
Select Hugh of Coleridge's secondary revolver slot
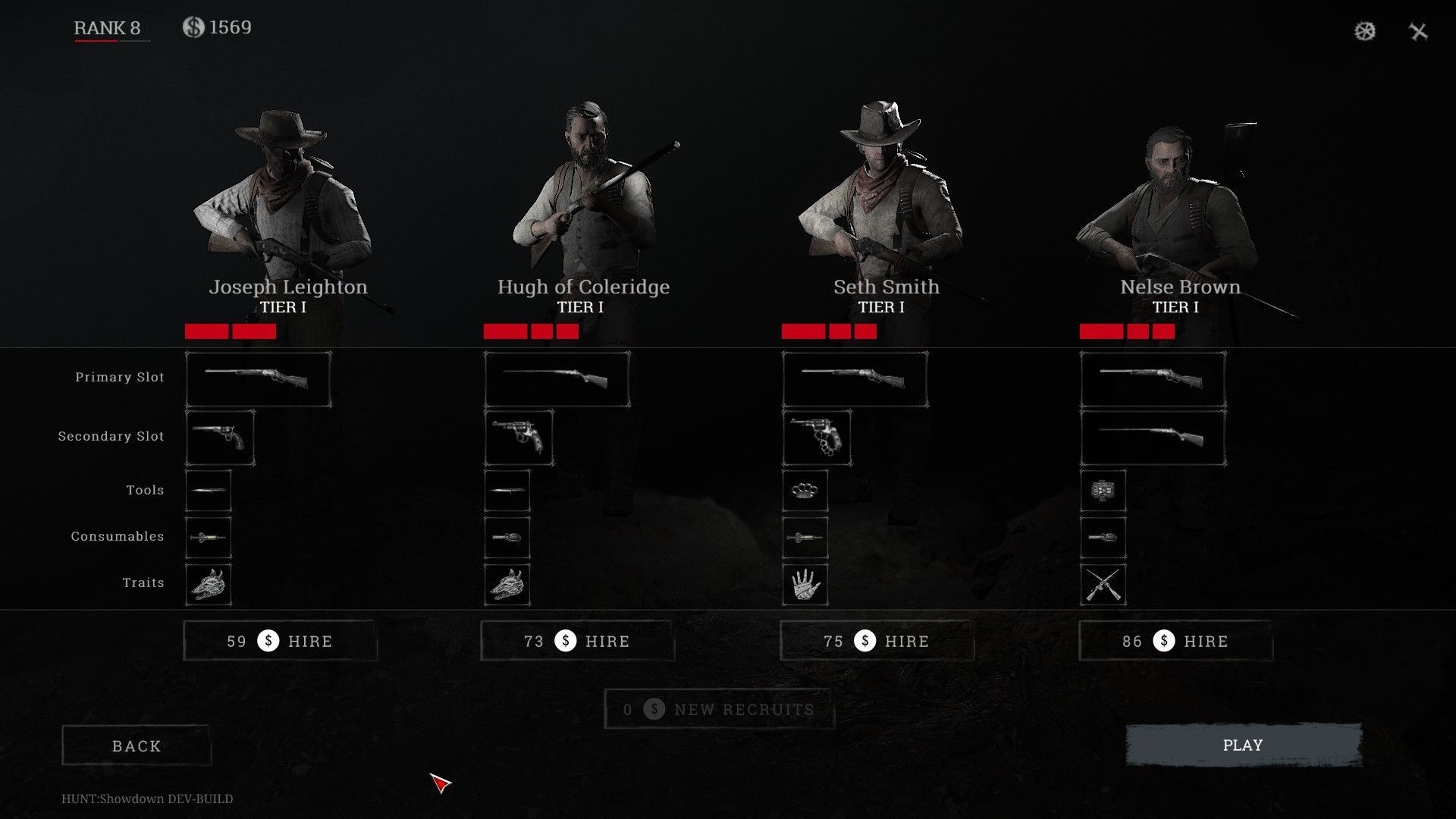click(x=519, y=438)
